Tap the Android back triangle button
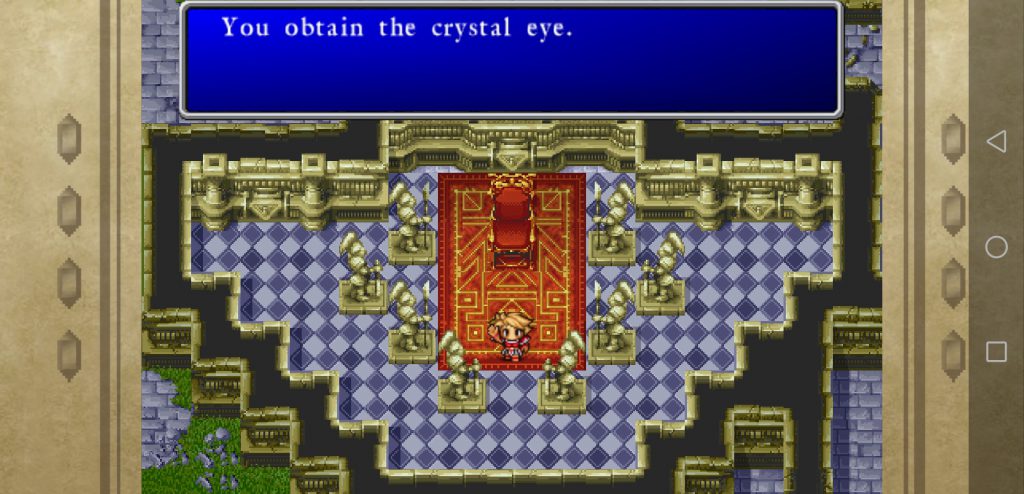Image resolution: width=1024 pixels, height=494 pixels. [x=996, y=142]
